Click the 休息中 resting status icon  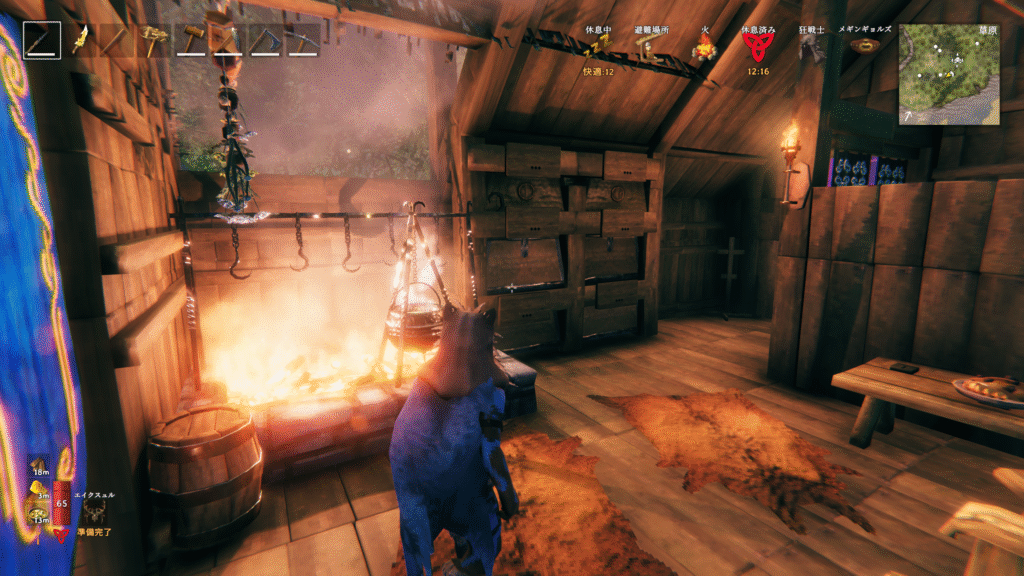pos(598,48)
